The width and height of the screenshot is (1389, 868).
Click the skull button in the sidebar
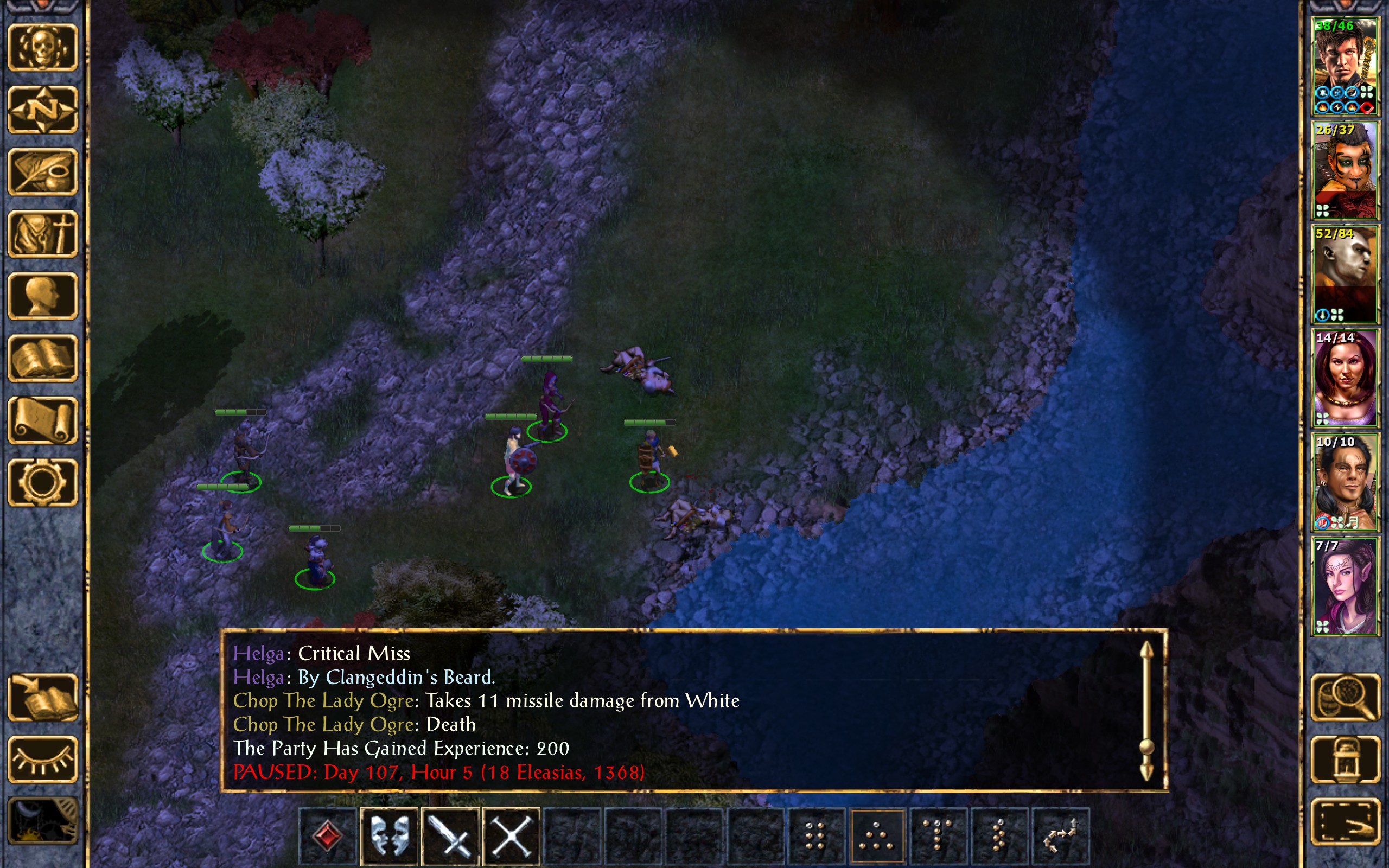[43, 47]
